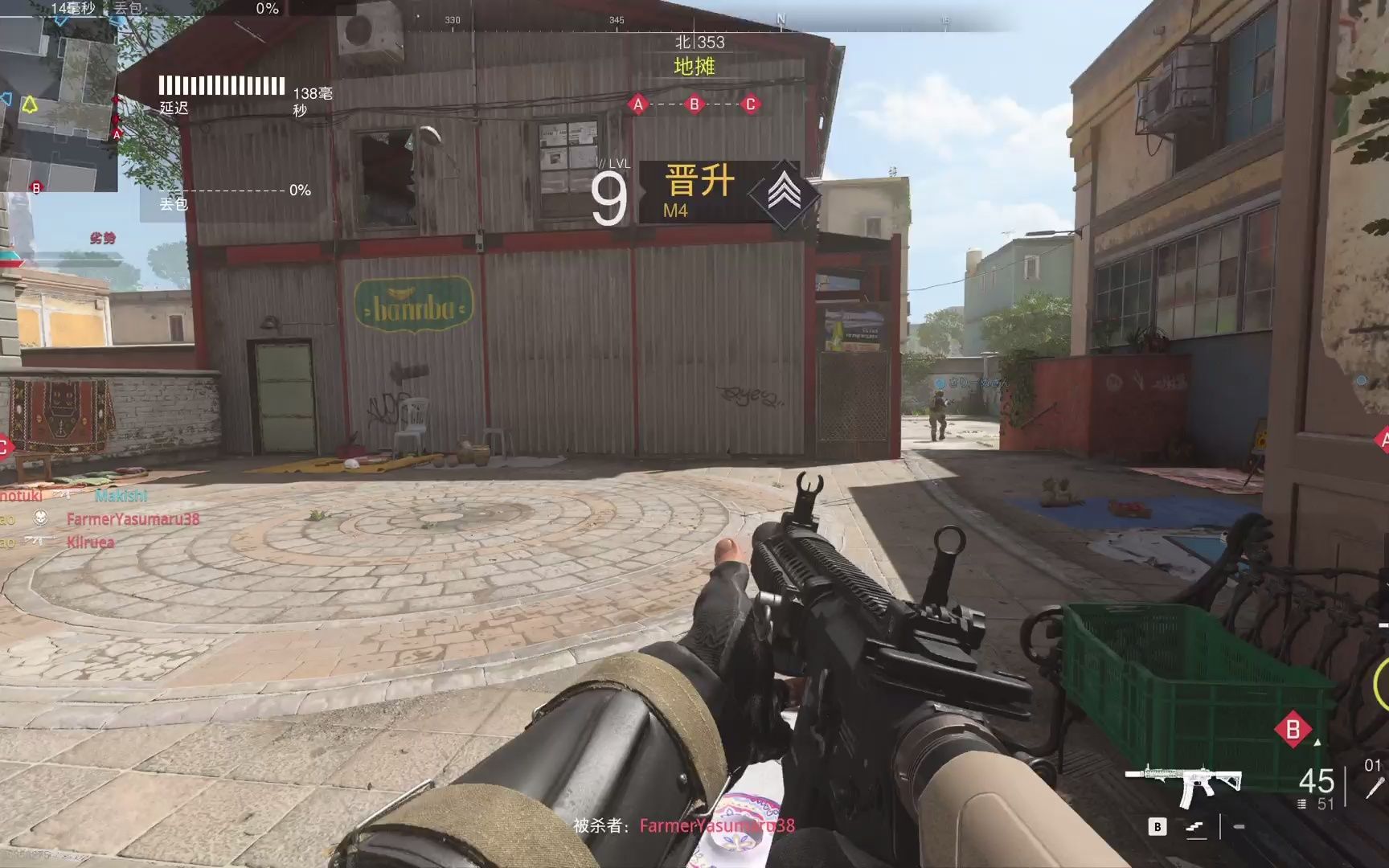Click the magazine ammo icon beside 51
Screen dimensions: 1389x868
[1302, 804]
